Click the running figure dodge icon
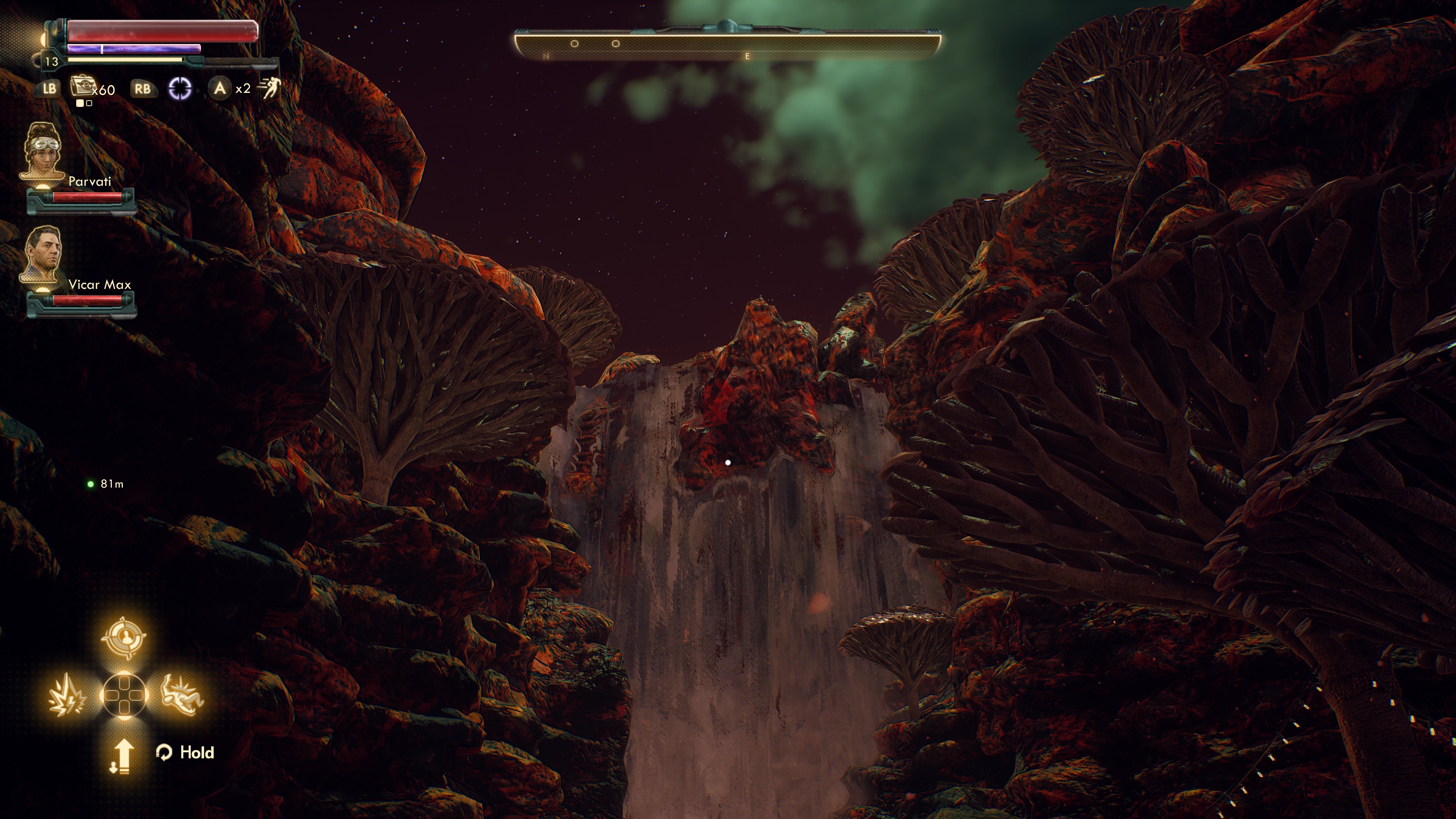1456x819 pixels. 269,89
